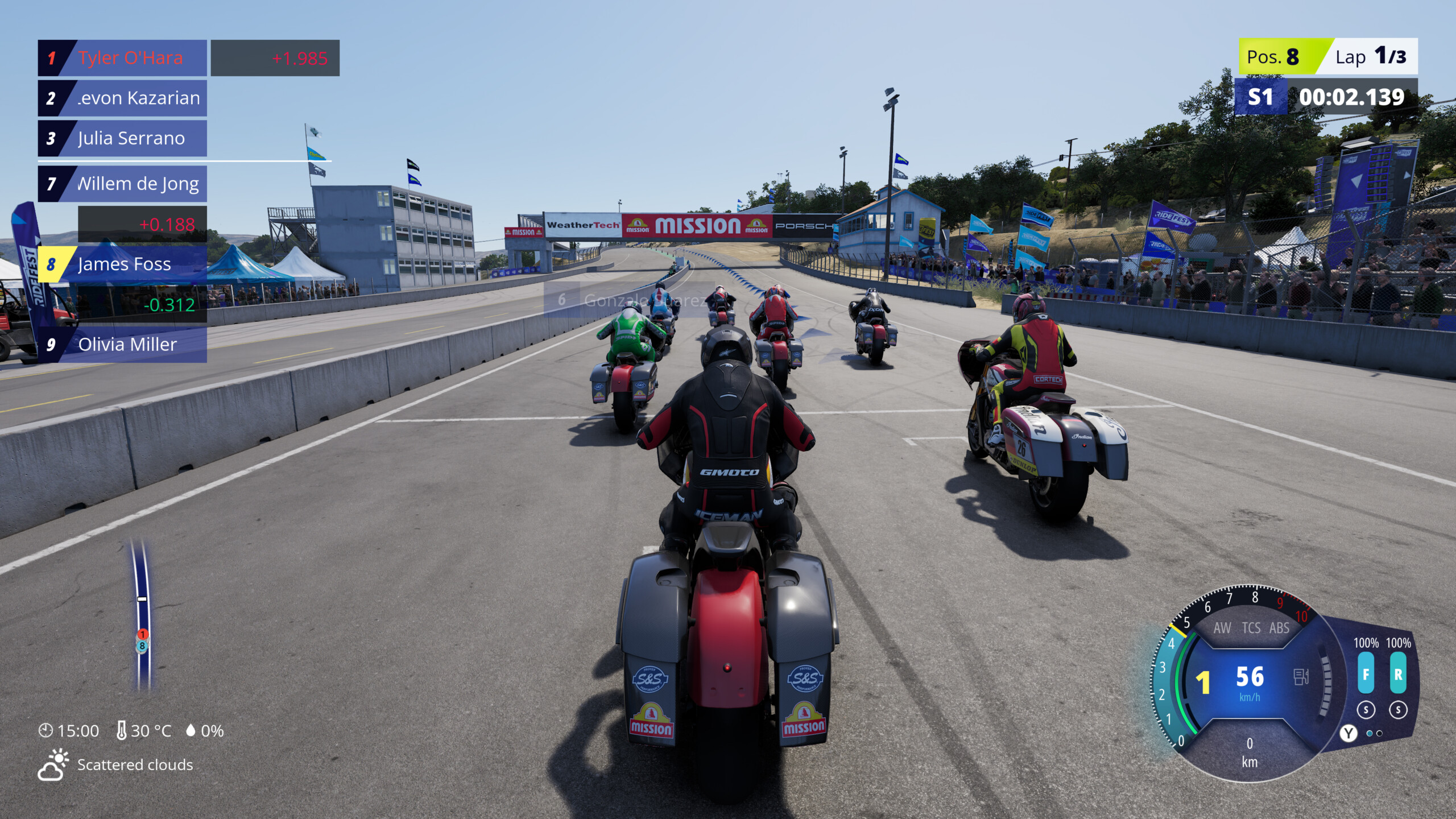1456x819 pixels.
Task: Select Olivia Miller's leaderboard row
Action: pos(122,345)
